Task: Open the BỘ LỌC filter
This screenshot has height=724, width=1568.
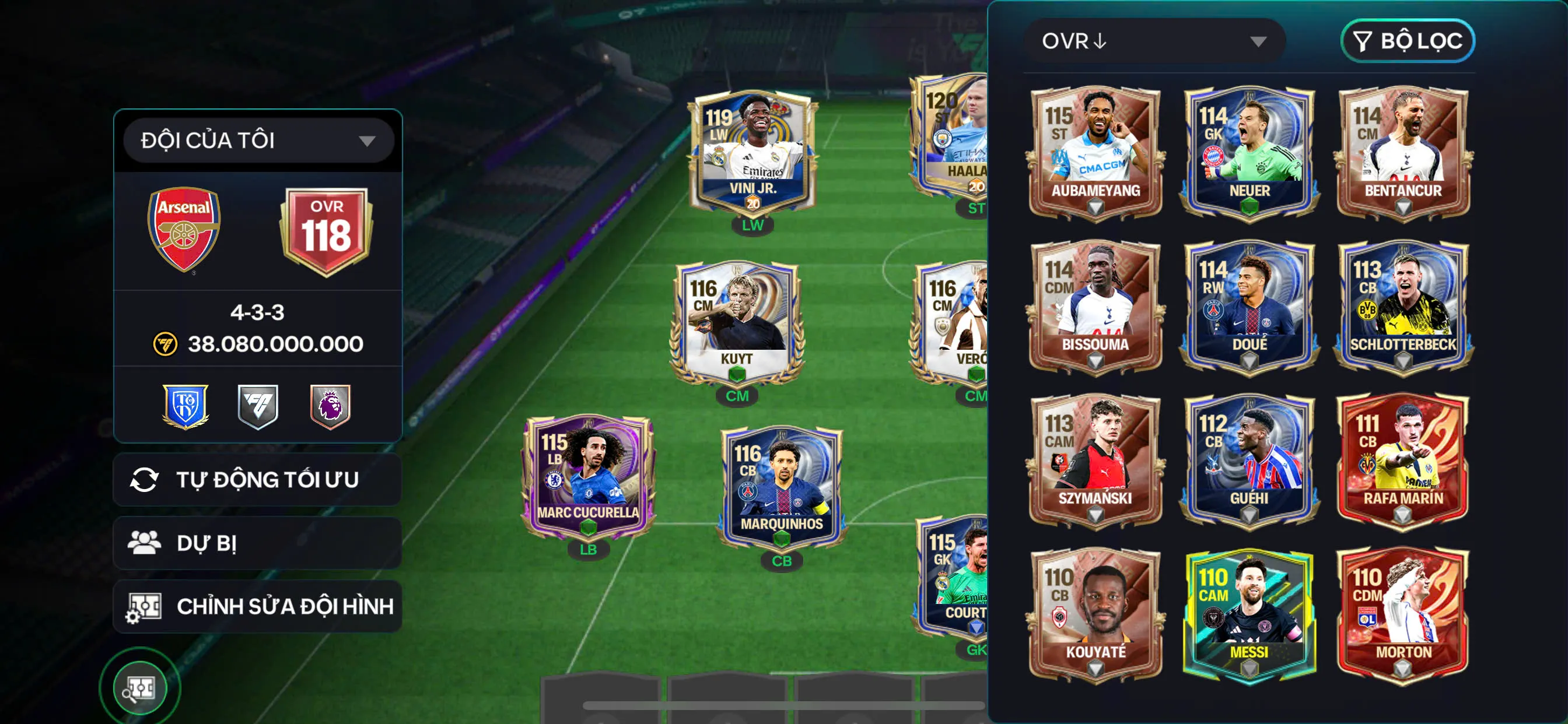Action: pyautogui.click(x=1408, y=41)
